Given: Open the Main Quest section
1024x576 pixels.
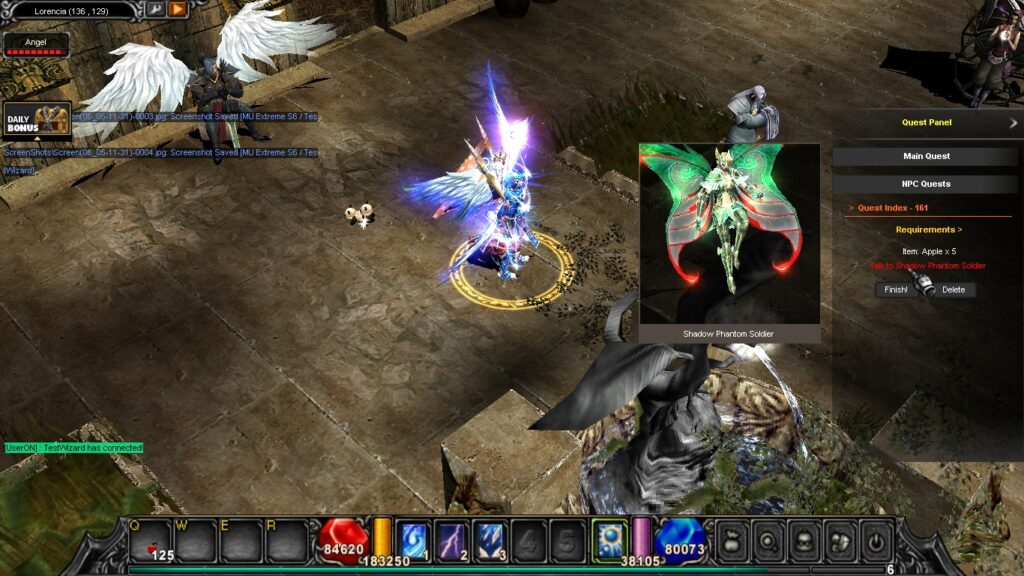Looking at the screenshot, I should tap(925, 156).
